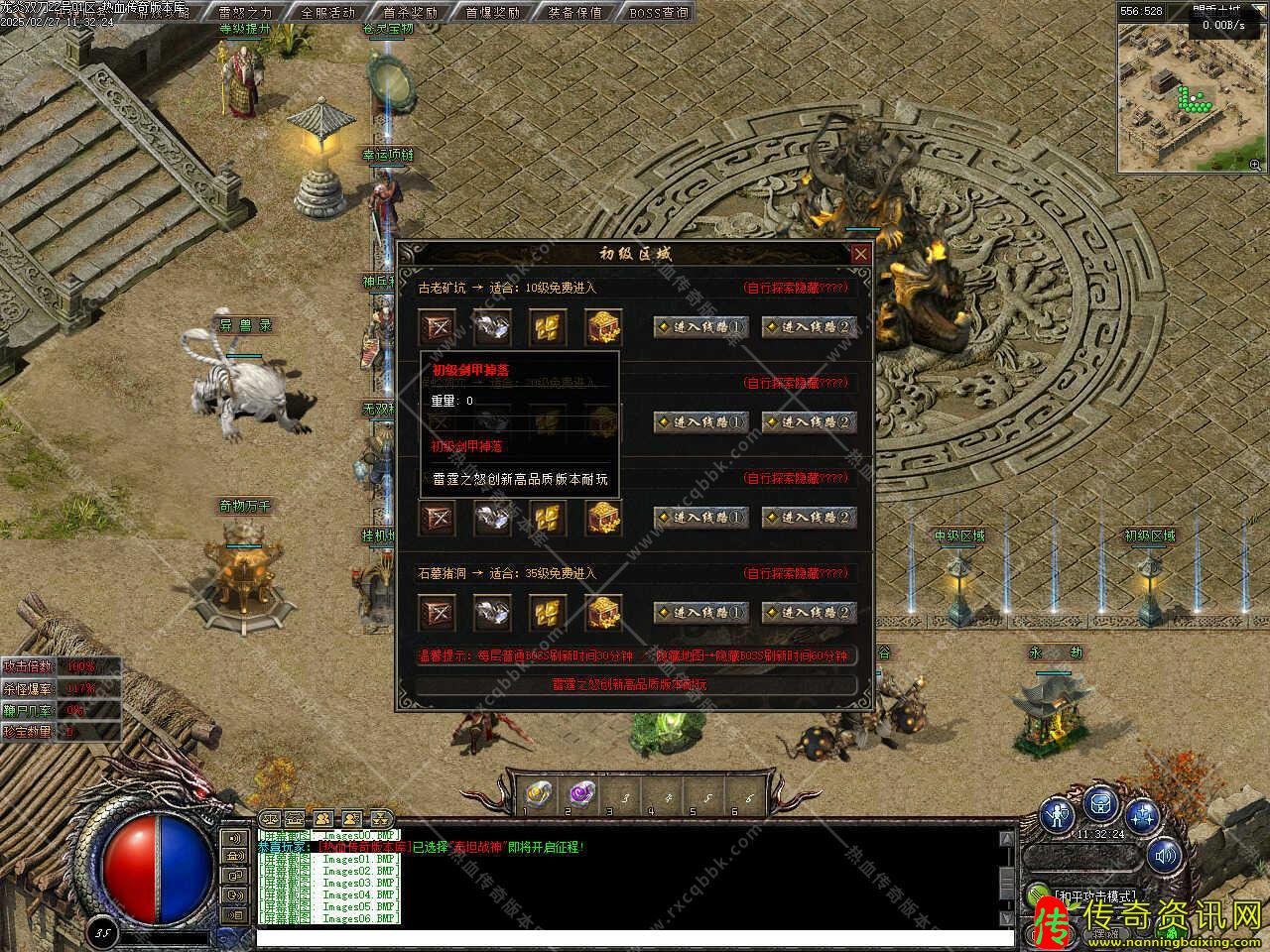Select the silver armor drop icon in 石墓猪洞 row
Screen dimensions: 1270x952
coord(492,612)
